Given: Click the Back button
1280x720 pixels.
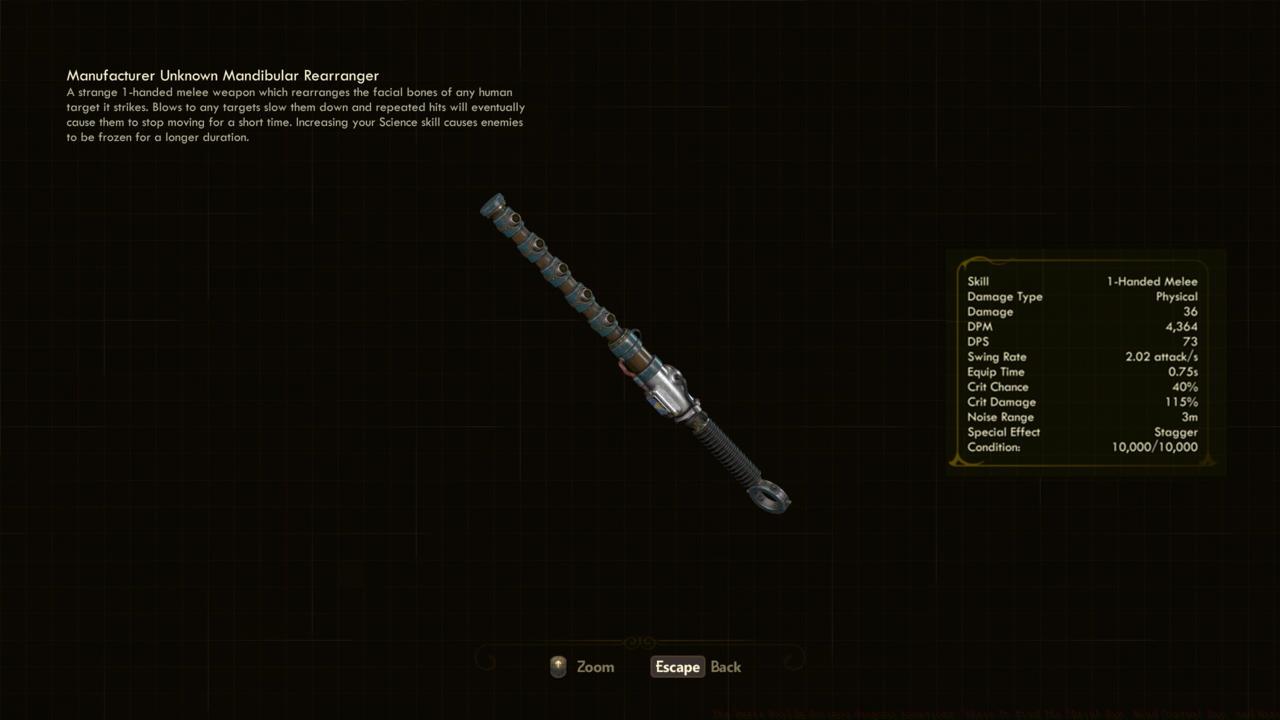Looking at the screenshot, I should point(725,667).
